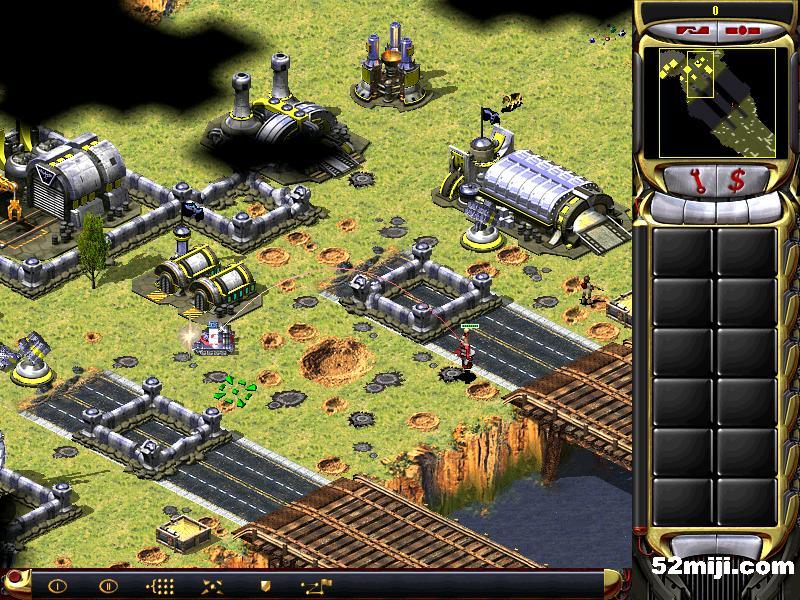The height and width of the screenshot is (600, 800).
Task: Activate the dollar-sign sell button
Action: tap(737, 180)
